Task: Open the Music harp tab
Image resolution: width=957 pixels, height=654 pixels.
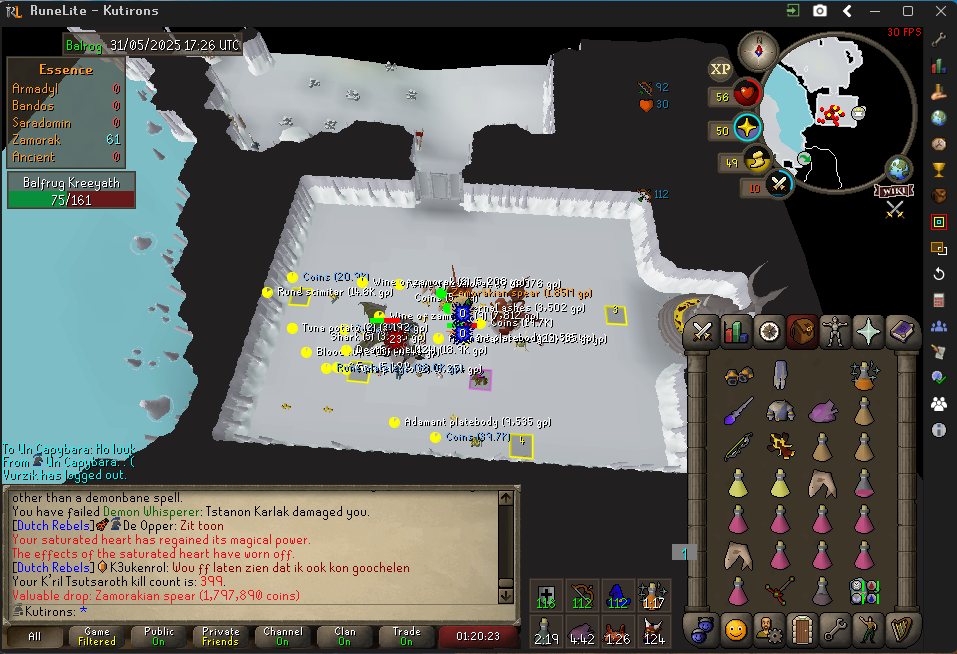Action: click(900, 629)
